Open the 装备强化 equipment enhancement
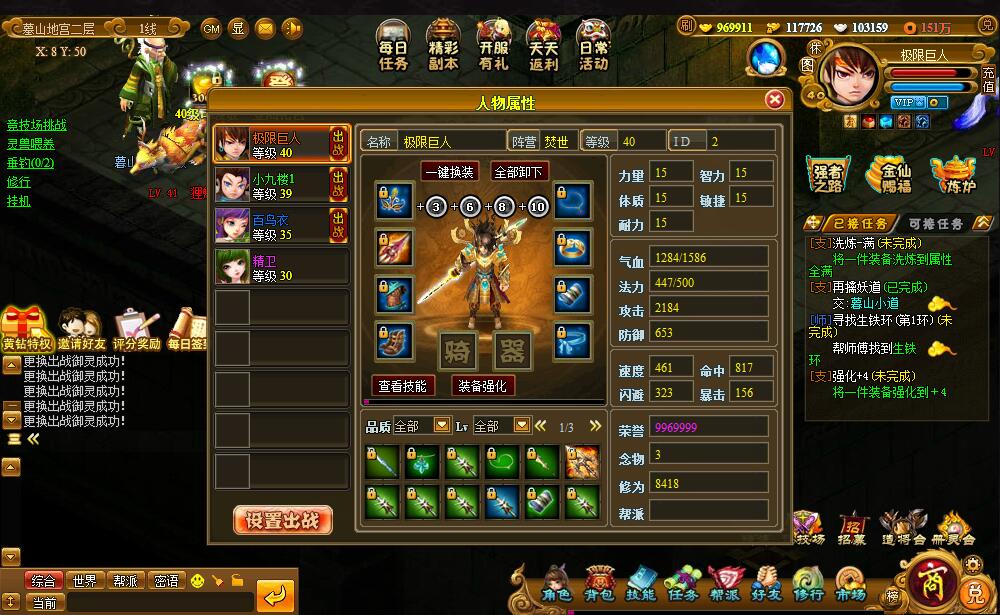Viewport: 1000px width, 615px height. pos(483,385)
